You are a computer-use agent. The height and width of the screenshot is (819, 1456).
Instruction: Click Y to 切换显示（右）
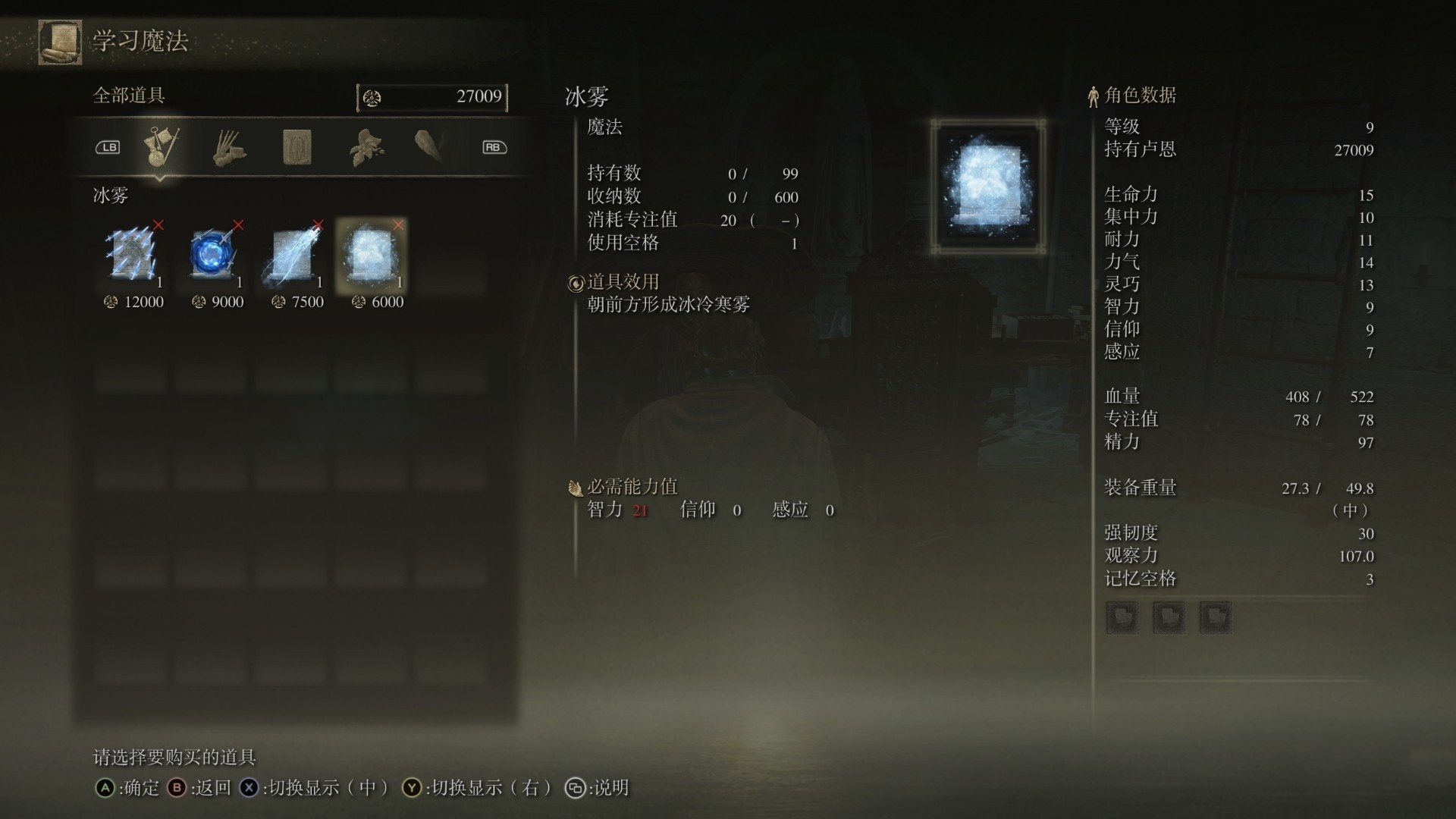tap(413, 788)
